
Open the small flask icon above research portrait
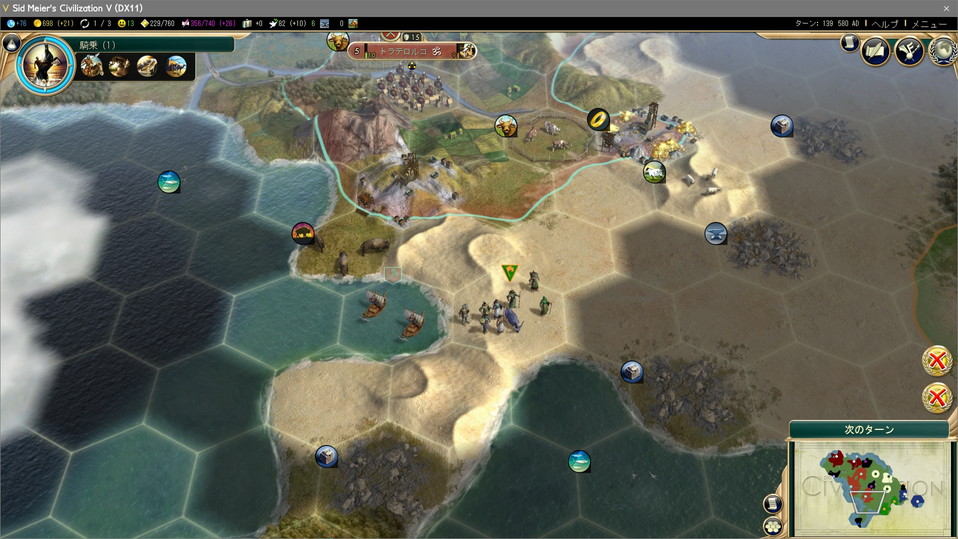12,43
